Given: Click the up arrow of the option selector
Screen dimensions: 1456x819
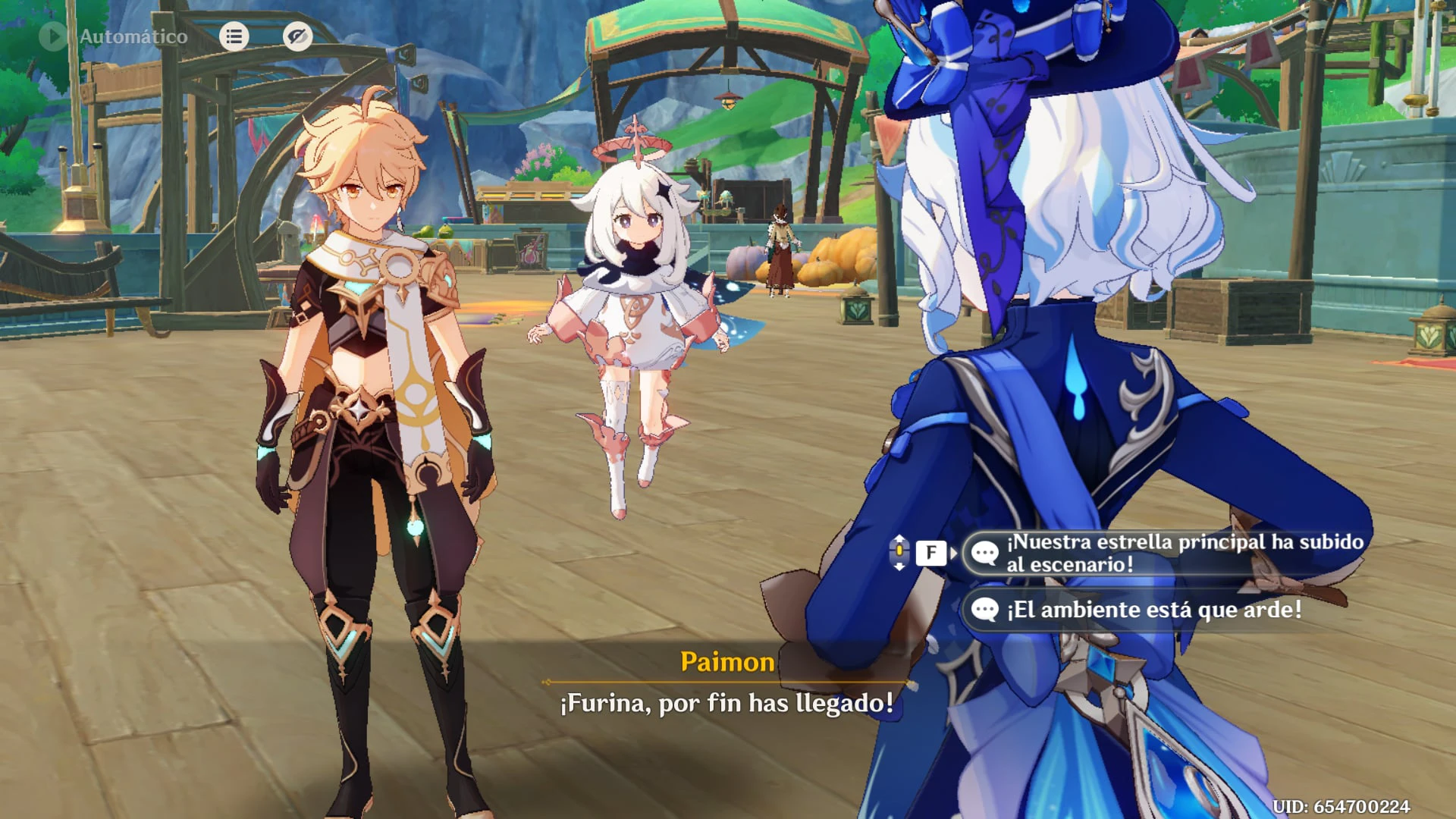Looking at the screenshot, I should point(899,538).
